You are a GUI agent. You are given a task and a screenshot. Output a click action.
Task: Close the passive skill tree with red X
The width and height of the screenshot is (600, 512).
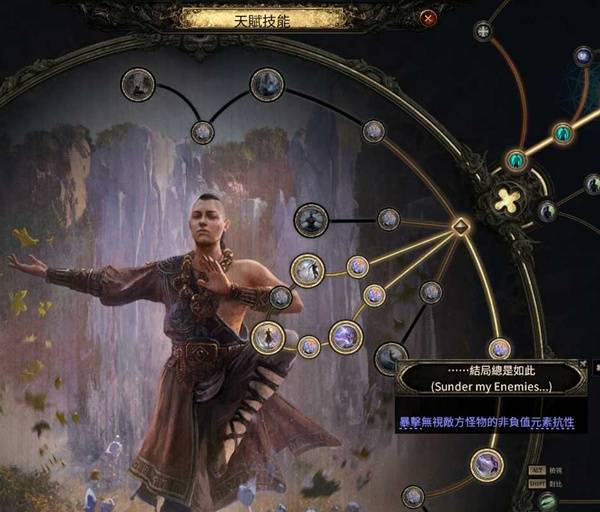428,17
